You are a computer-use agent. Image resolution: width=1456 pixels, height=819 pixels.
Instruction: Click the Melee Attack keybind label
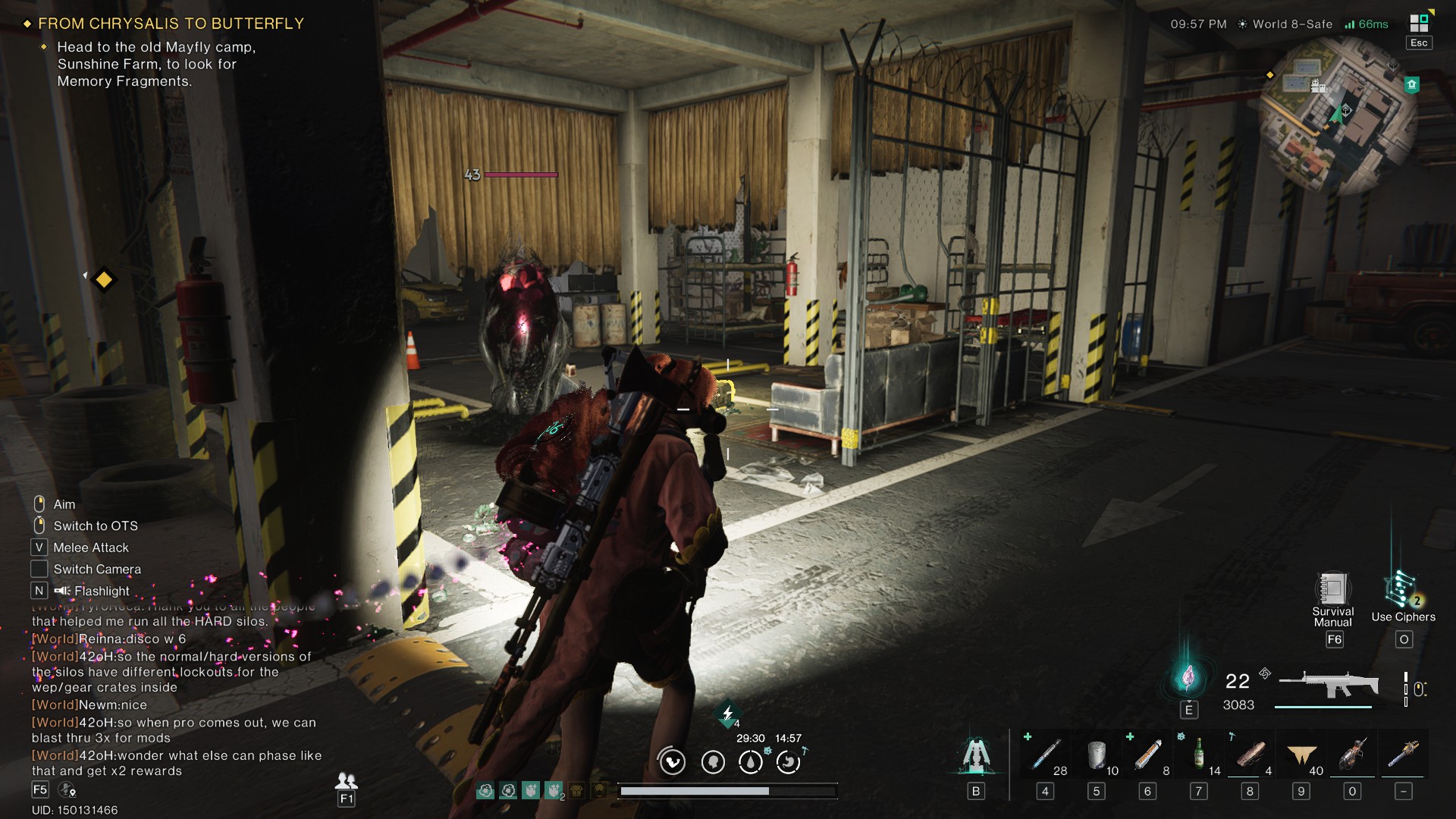click(89, 547)
